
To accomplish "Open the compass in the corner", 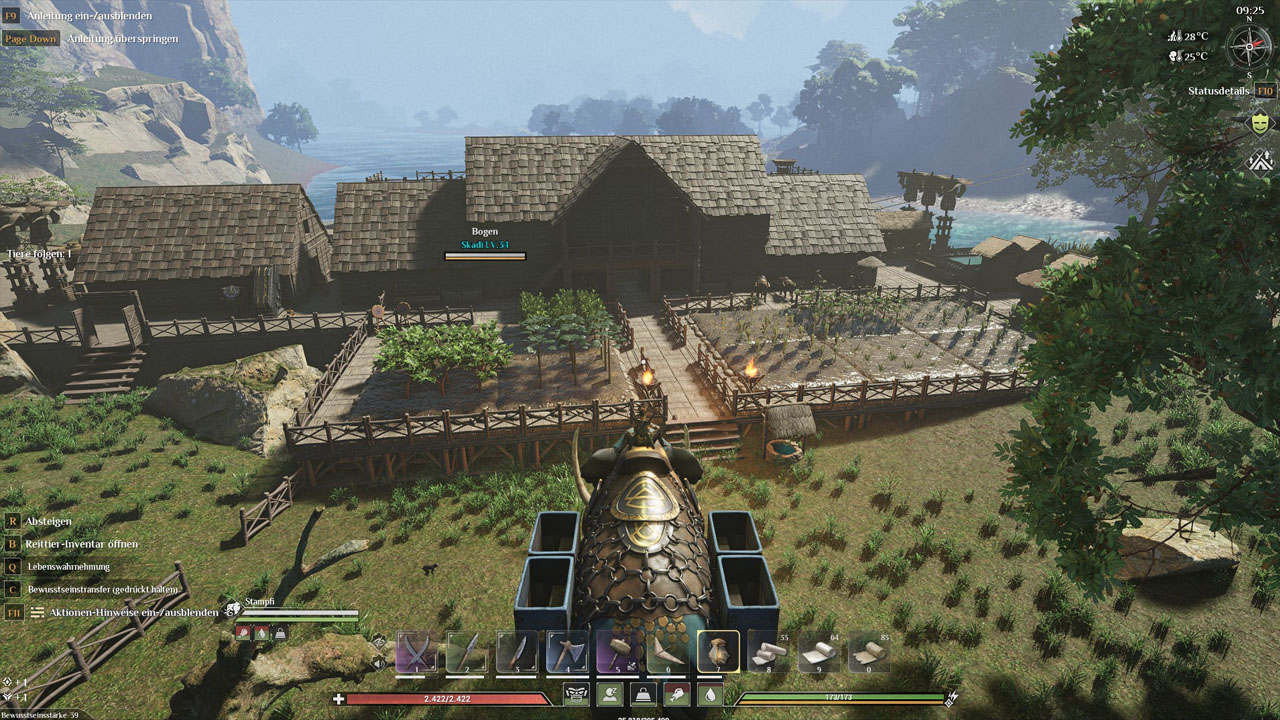I will (1249, 47).
